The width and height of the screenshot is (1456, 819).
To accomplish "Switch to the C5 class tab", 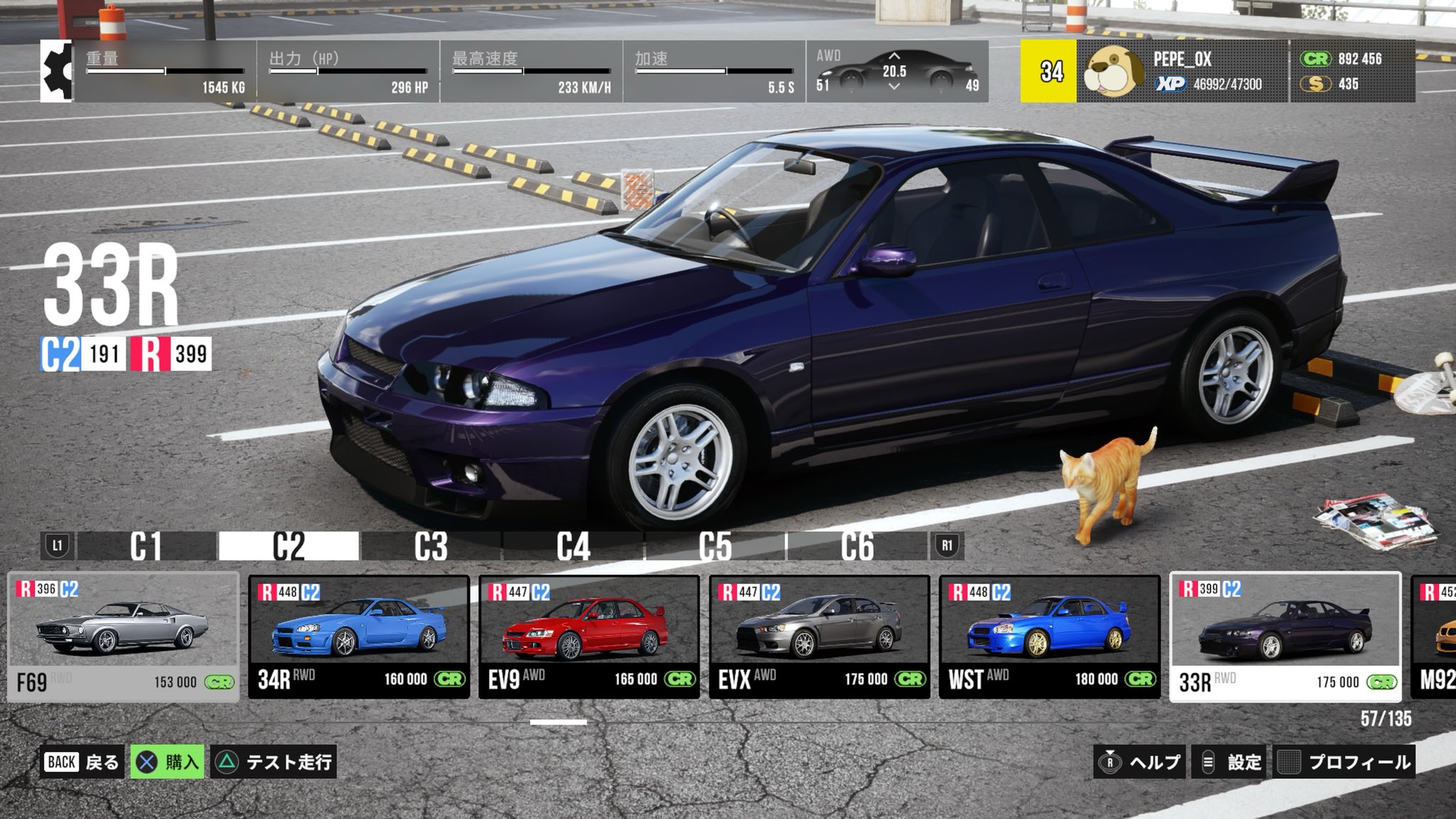I will [715, 546].
